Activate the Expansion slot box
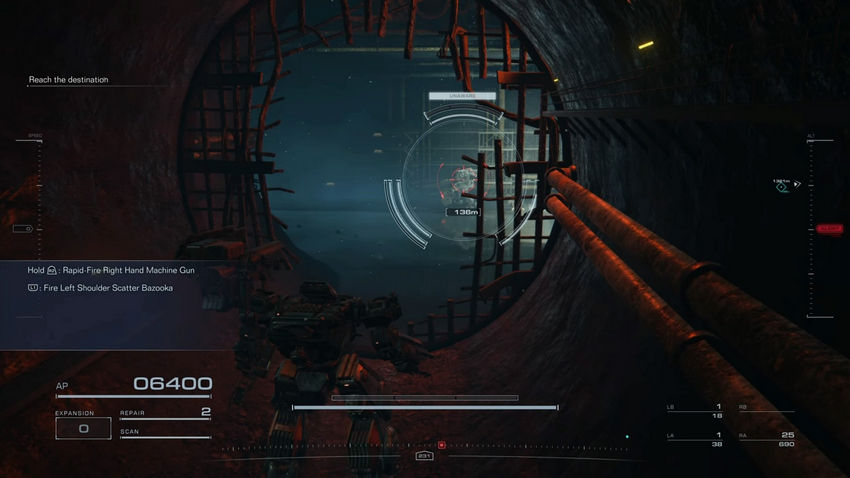The height and width of the screenshot is (478, 850). tap(83, 428)
